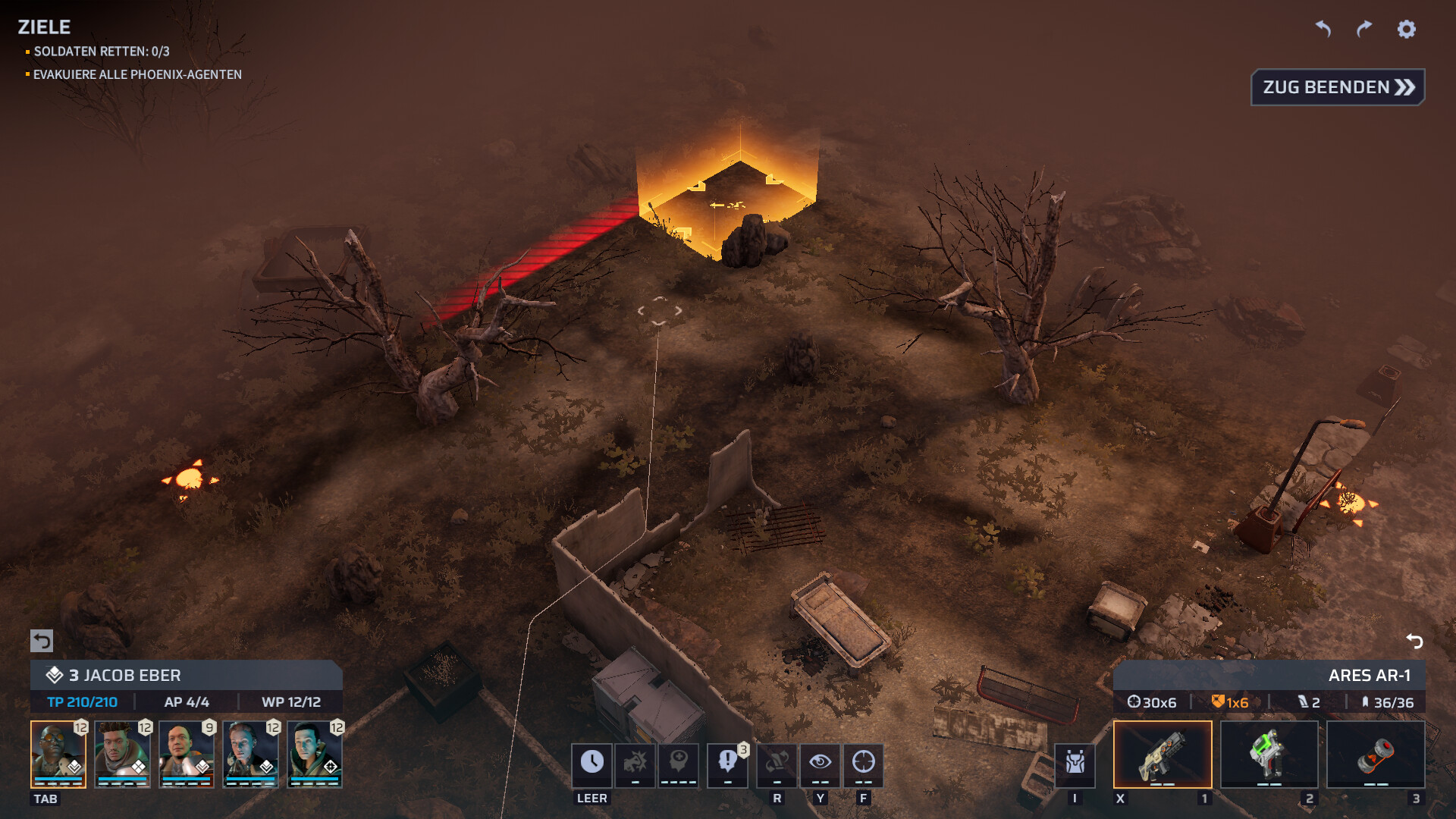Choose the soldier portrait with the 9 badge
1456x819 pixels.
(187, 754)
